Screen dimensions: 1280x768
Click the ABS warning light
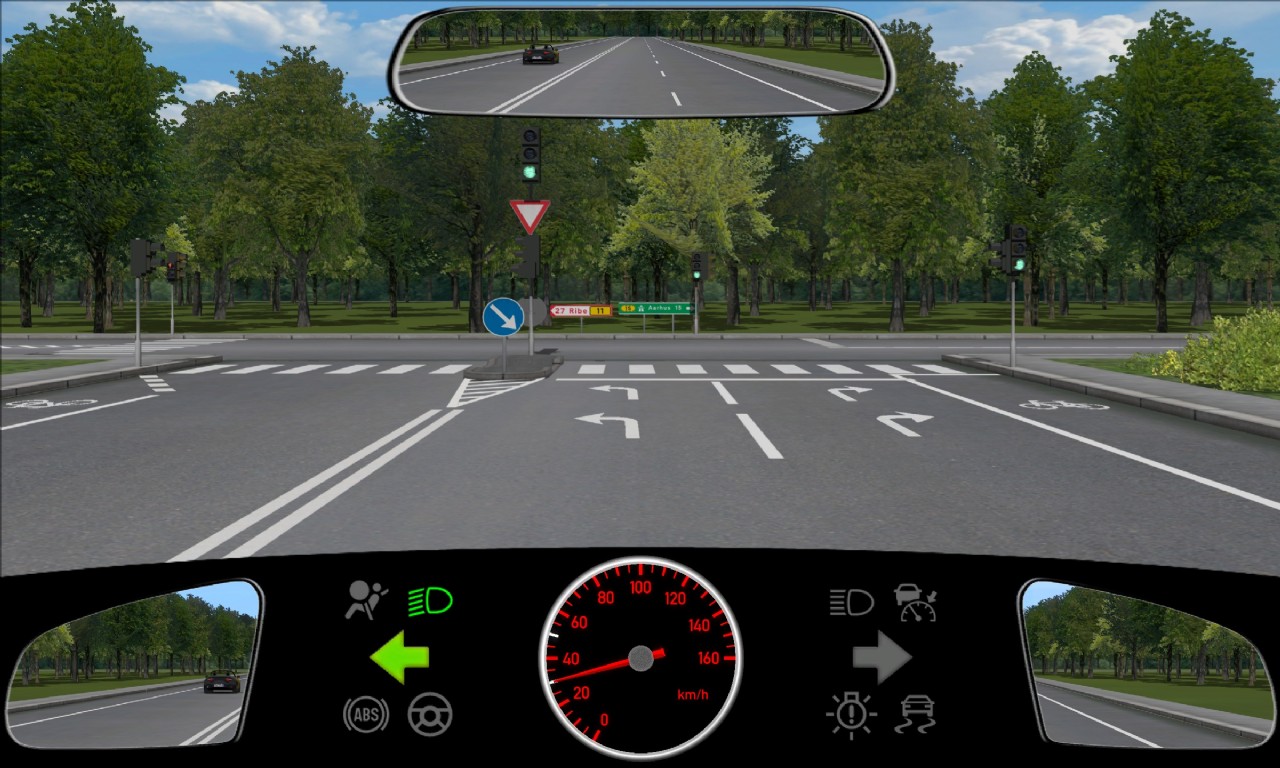click(366, 714)
